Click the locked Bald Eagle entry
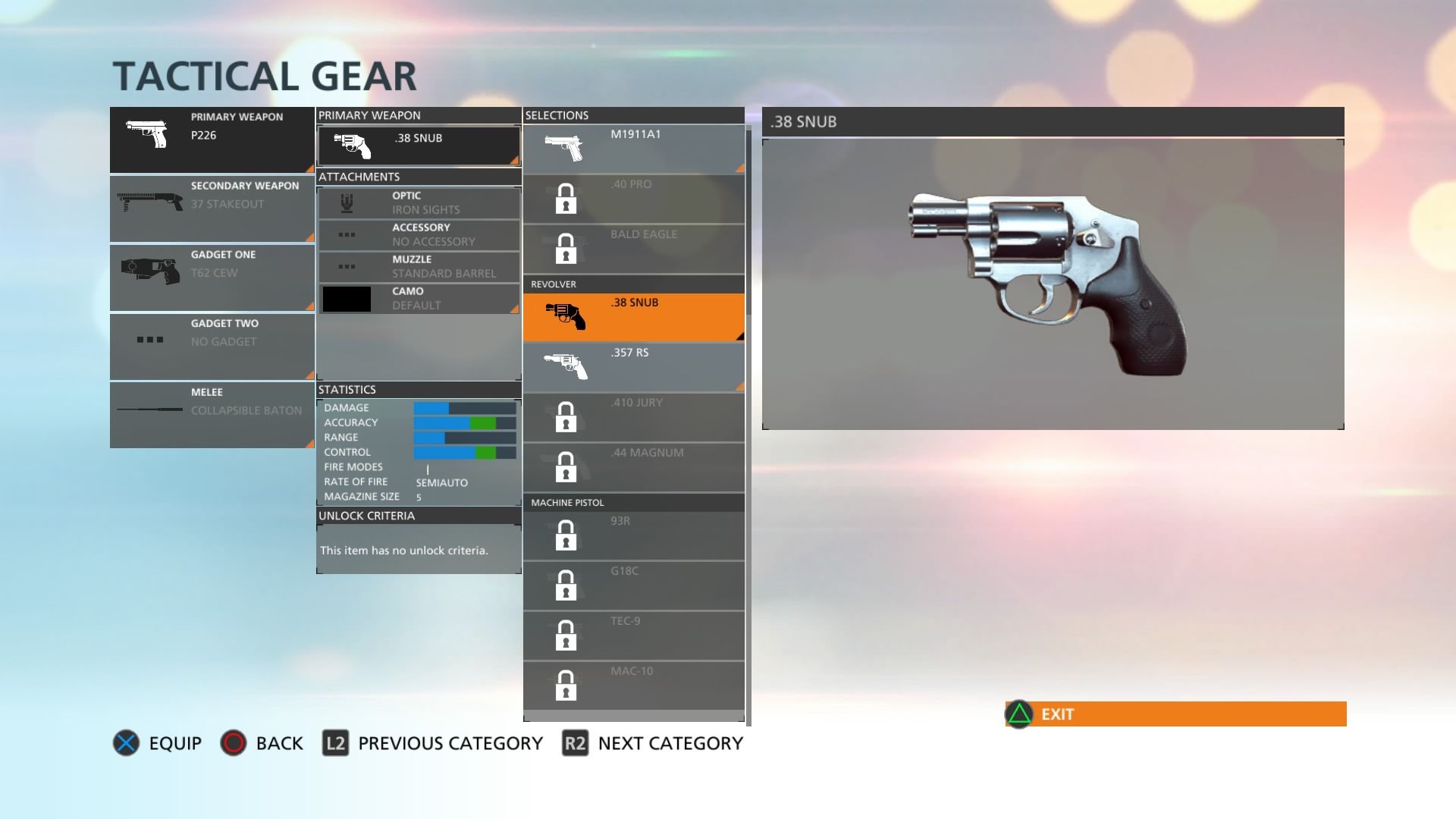 [x=633, y=249]
